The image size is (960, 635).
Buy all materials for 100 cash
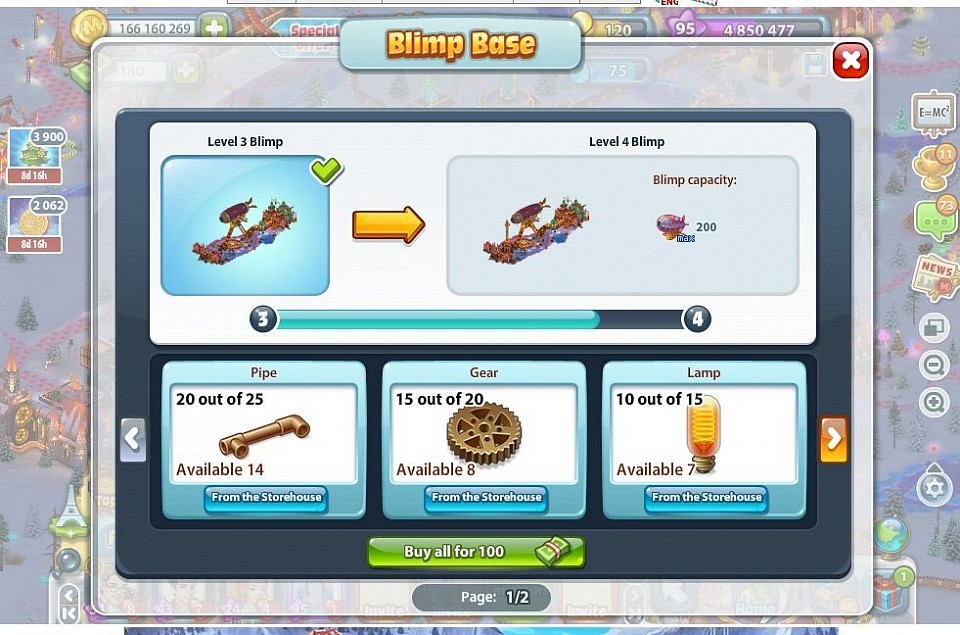click(x=476, y=552)
